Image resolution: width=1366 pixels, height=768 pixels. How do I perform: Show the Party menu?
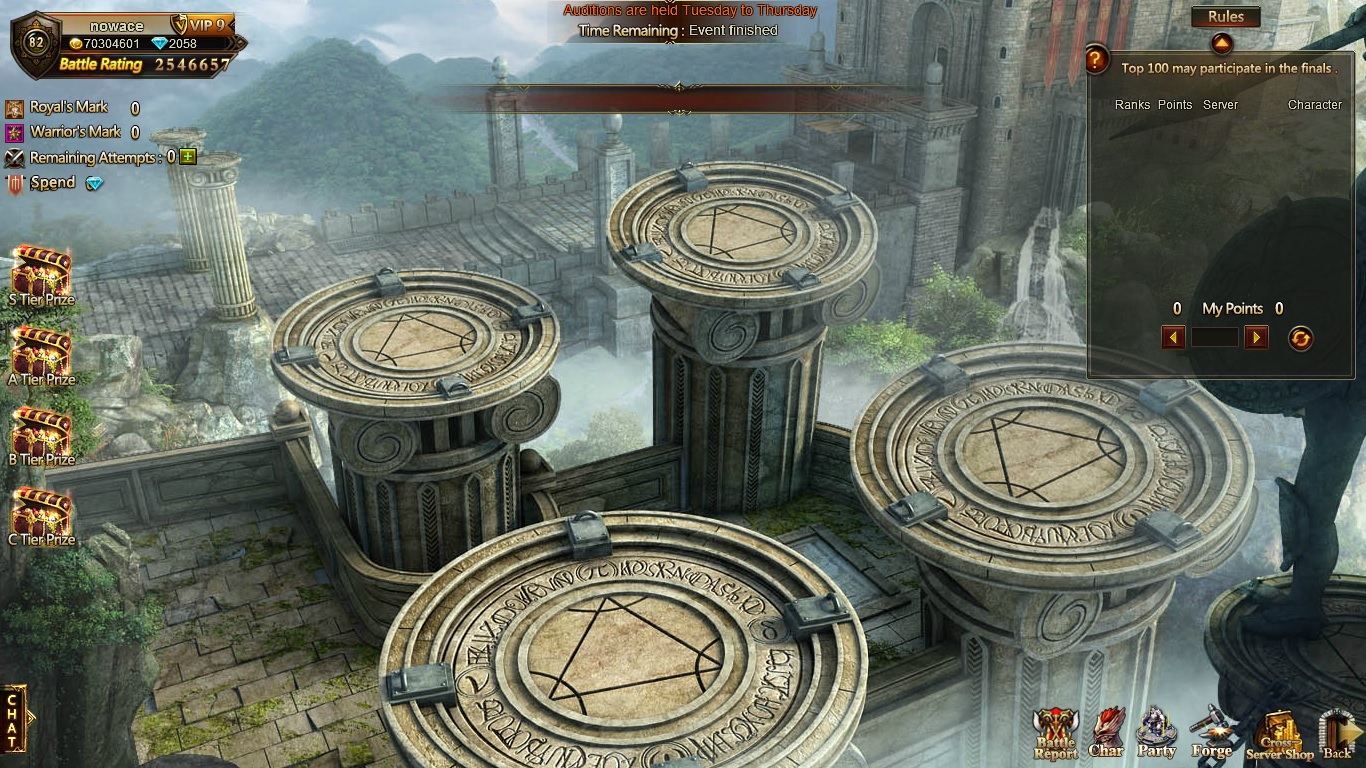pyautogui.click(x=1157, y=733)
